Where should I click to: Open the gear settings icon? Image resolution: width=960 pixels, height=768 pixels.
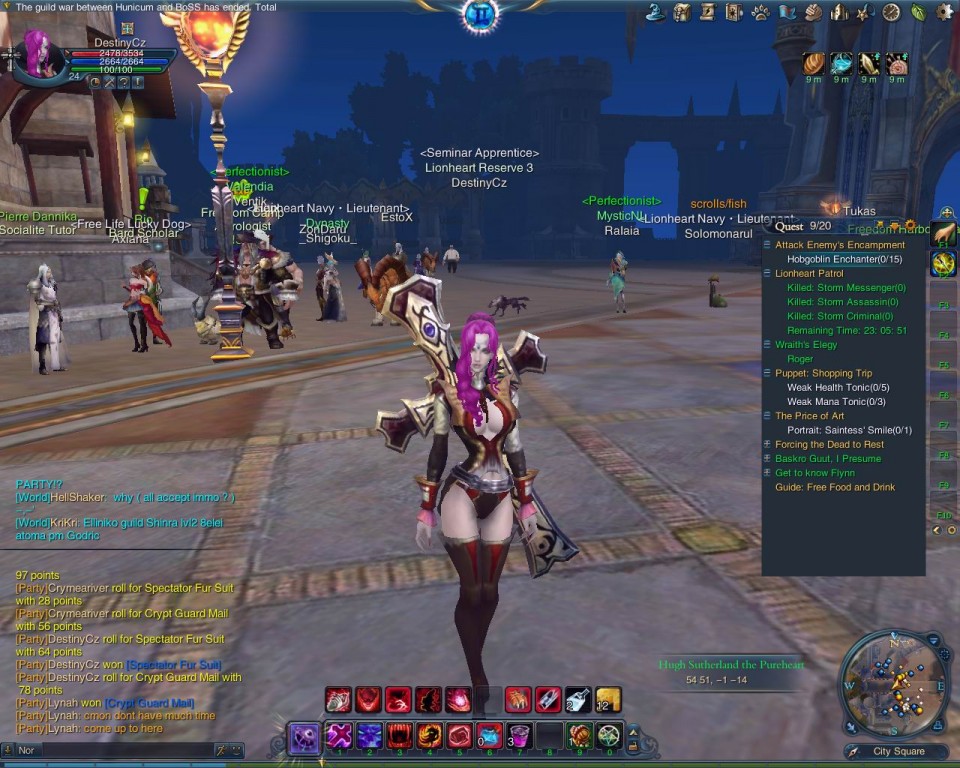click(944, 12)
